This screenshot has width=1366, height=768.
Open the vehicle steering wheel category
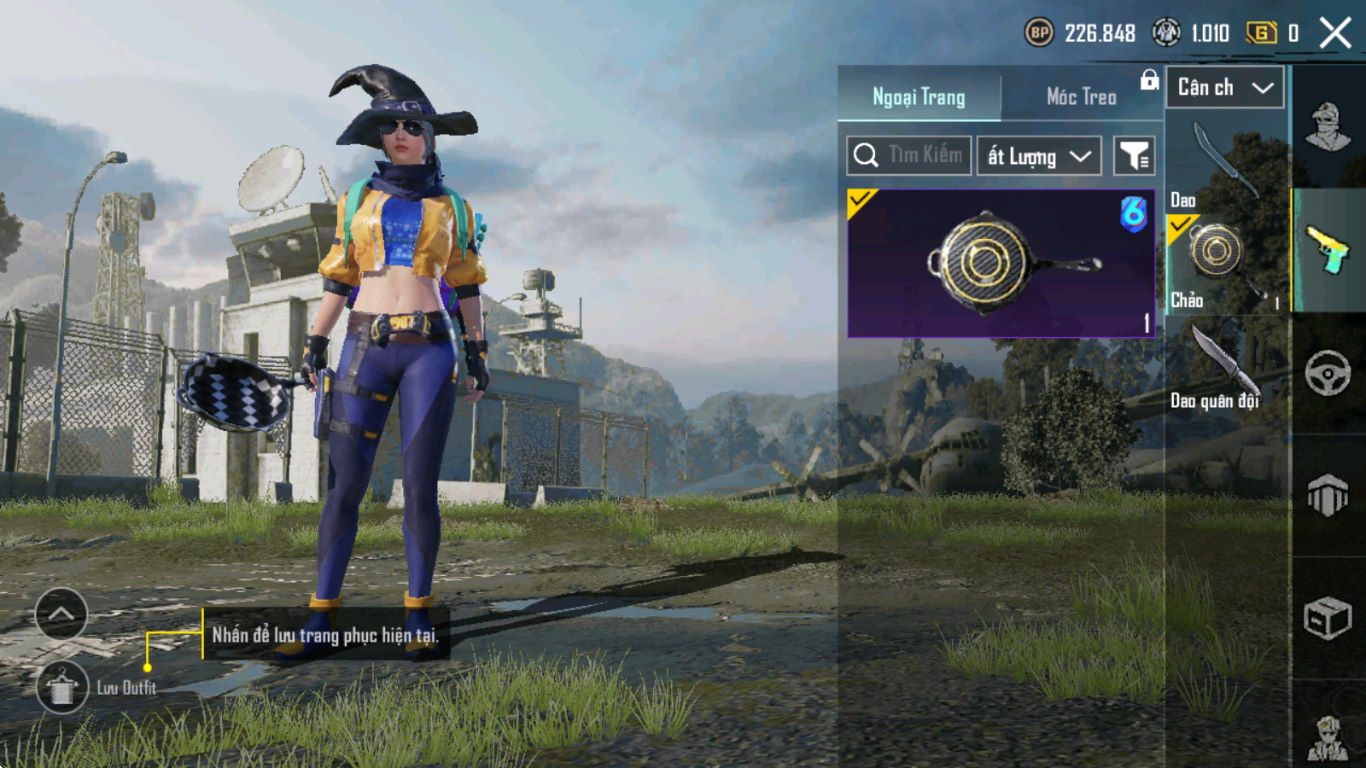tap(1329, 373)
